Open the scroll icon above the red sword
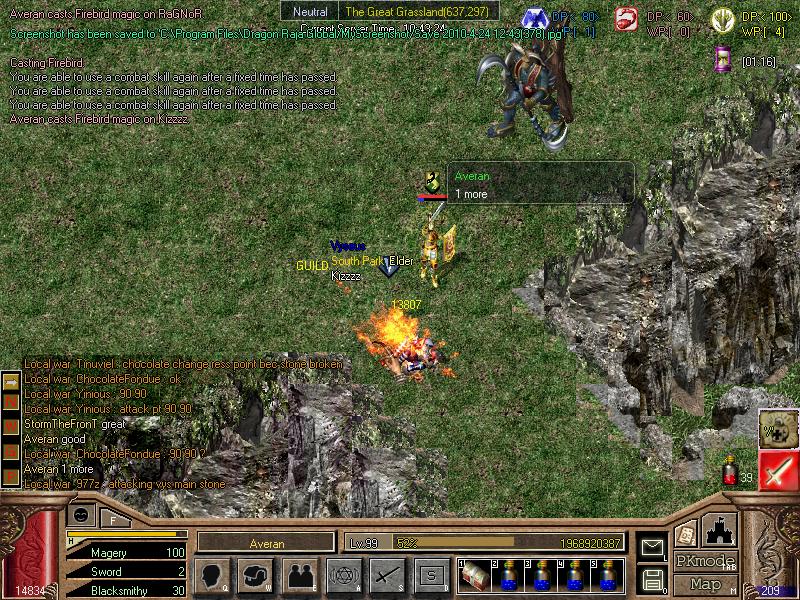The width and height of the screenshot is (800, 600). [778, 428]
